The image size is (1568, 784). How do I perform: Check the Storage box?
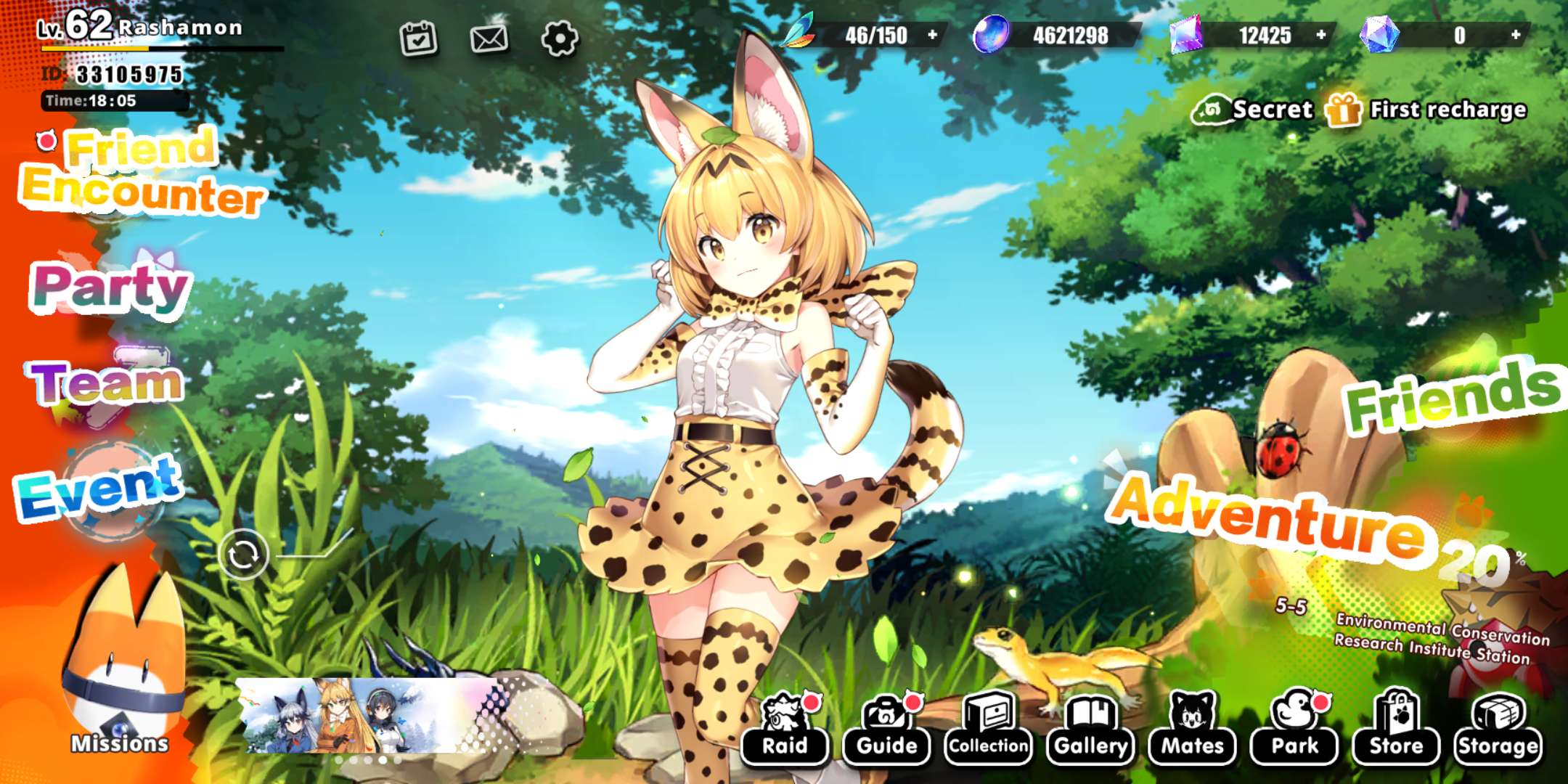pyautogui.click(x=1498, y=728)
